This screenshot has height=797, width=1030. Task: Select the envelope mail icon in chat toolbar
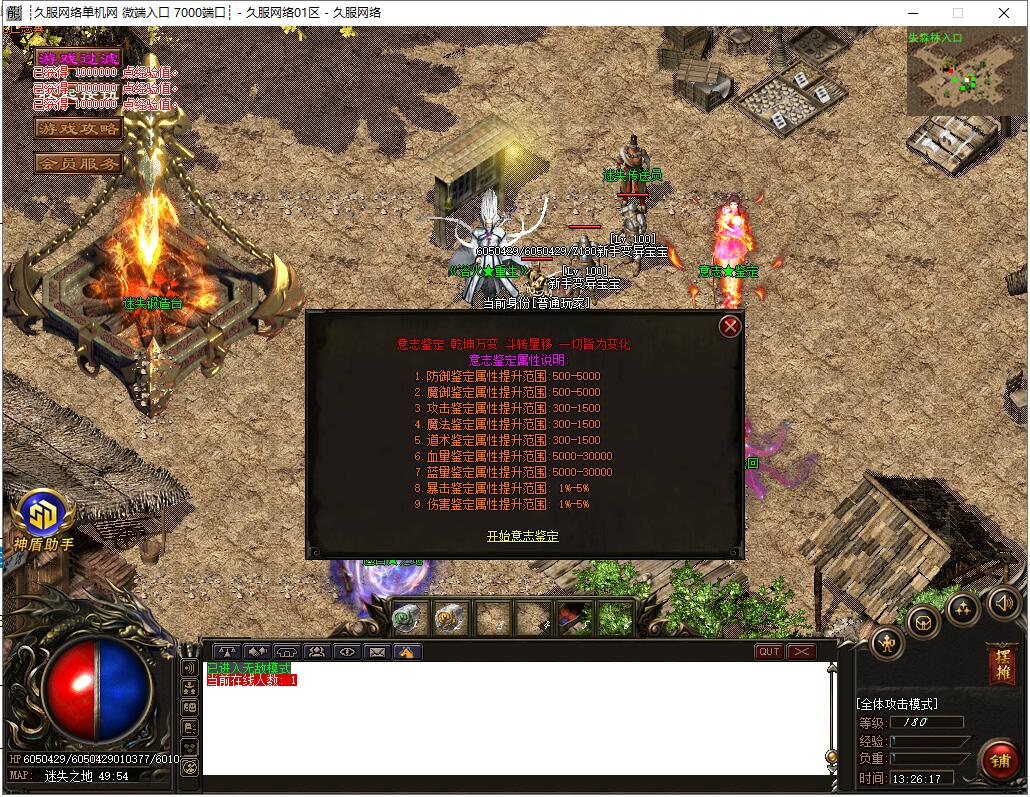[x=377, y=652]
